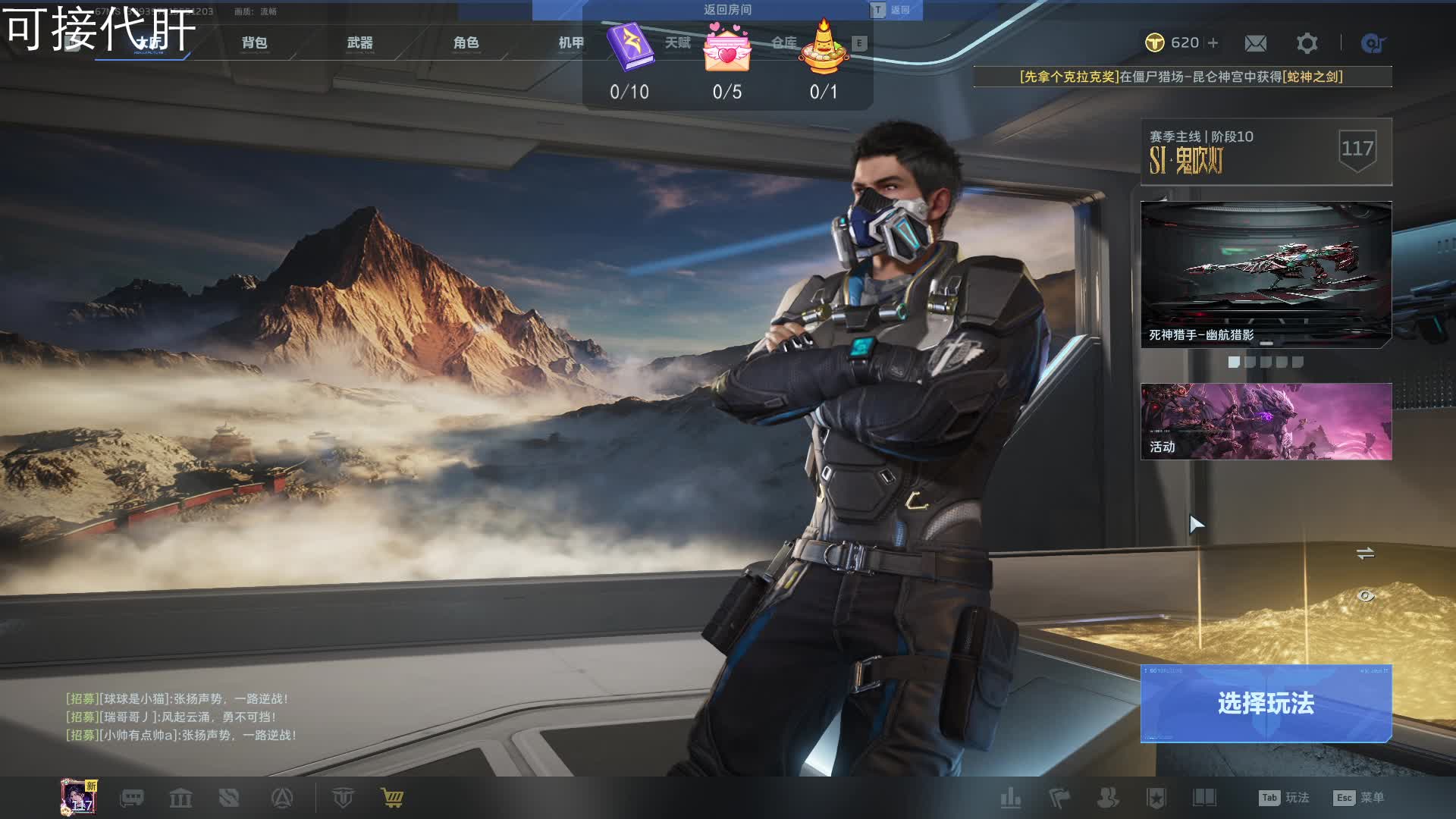Open the 活动 events banner

click(1266, 422)
